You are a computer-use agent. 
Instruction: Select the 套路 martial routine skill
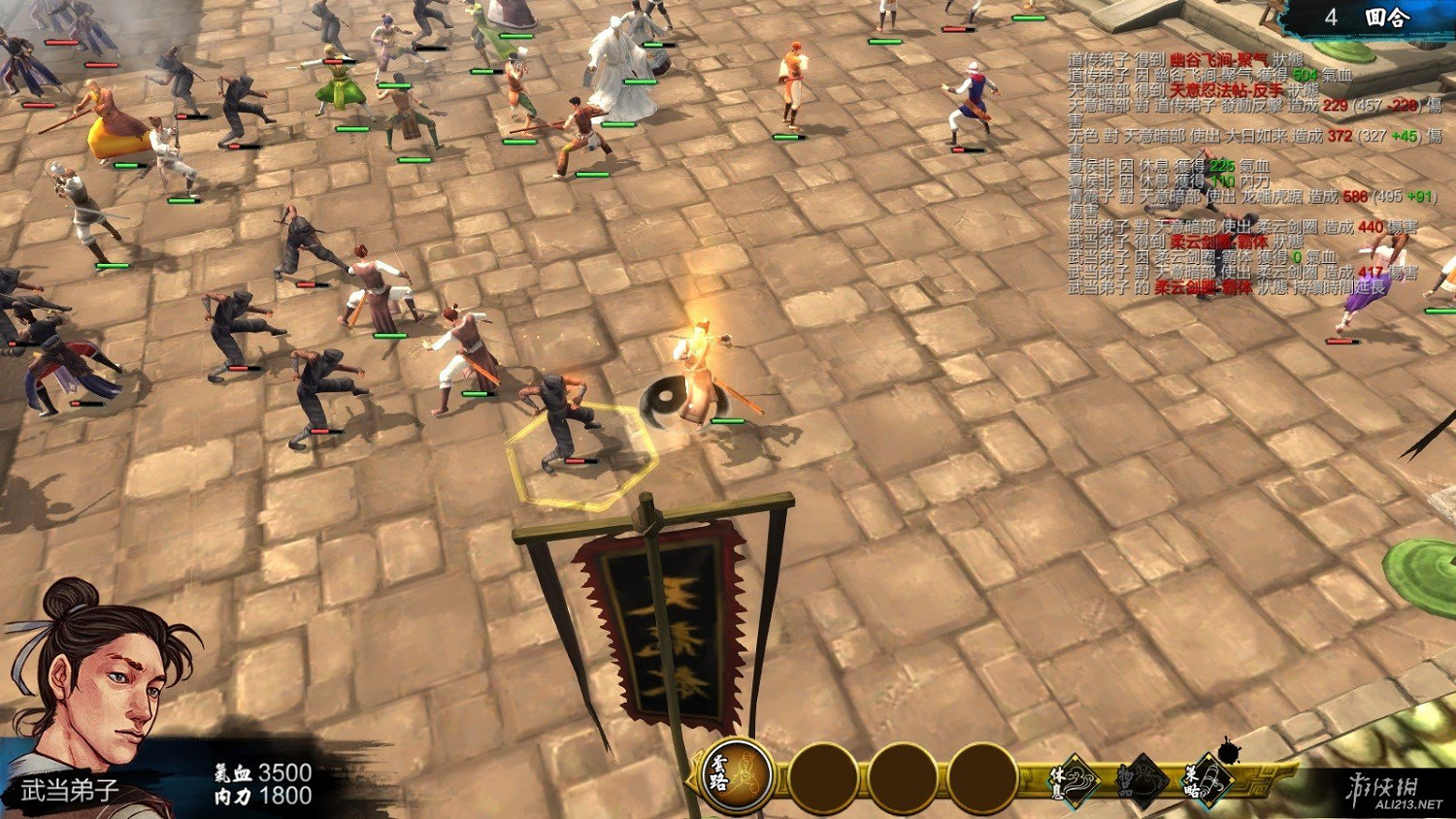[x=737, y=776]
